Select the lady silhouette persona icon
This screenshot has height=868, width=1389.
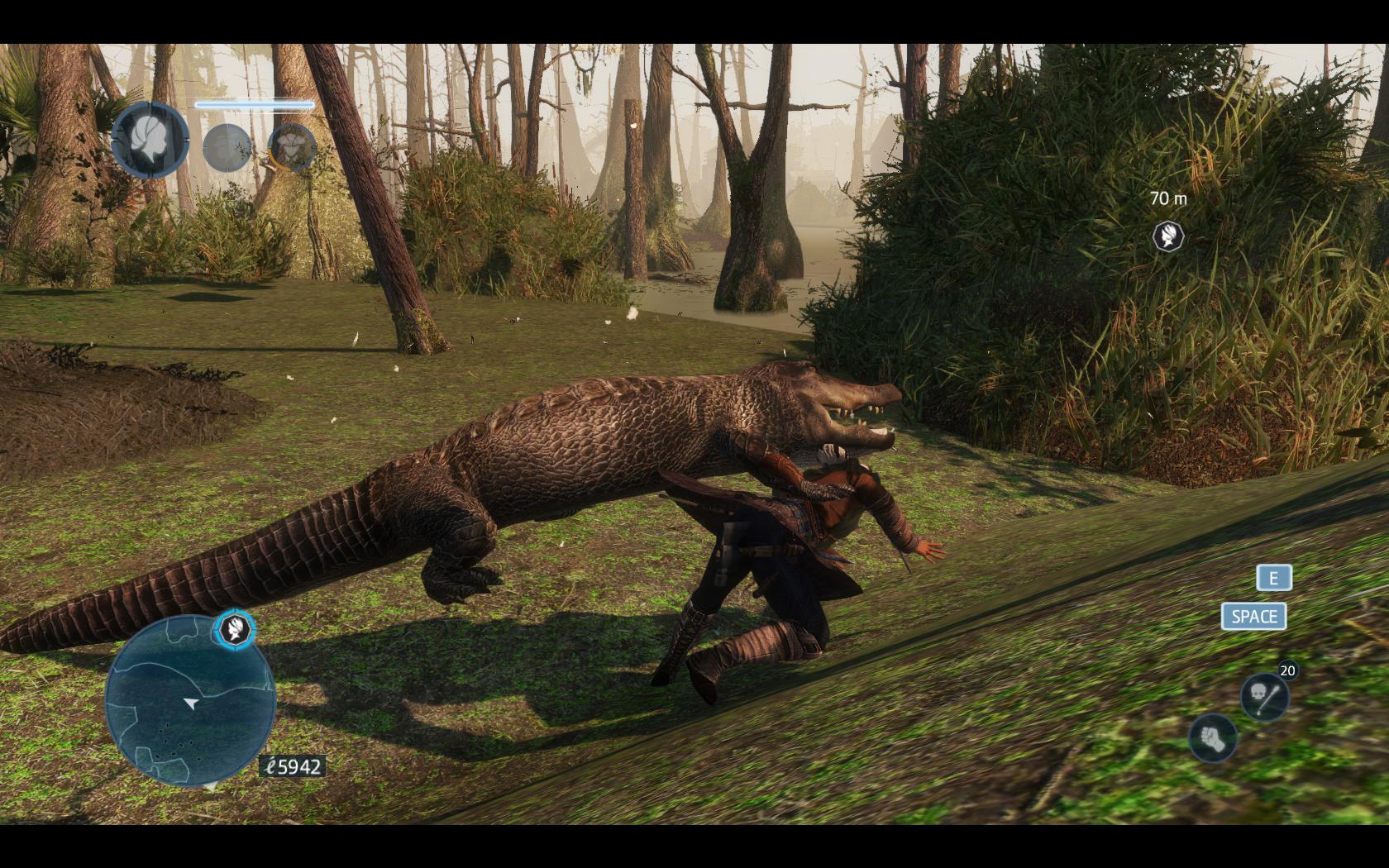click(150, 139)
